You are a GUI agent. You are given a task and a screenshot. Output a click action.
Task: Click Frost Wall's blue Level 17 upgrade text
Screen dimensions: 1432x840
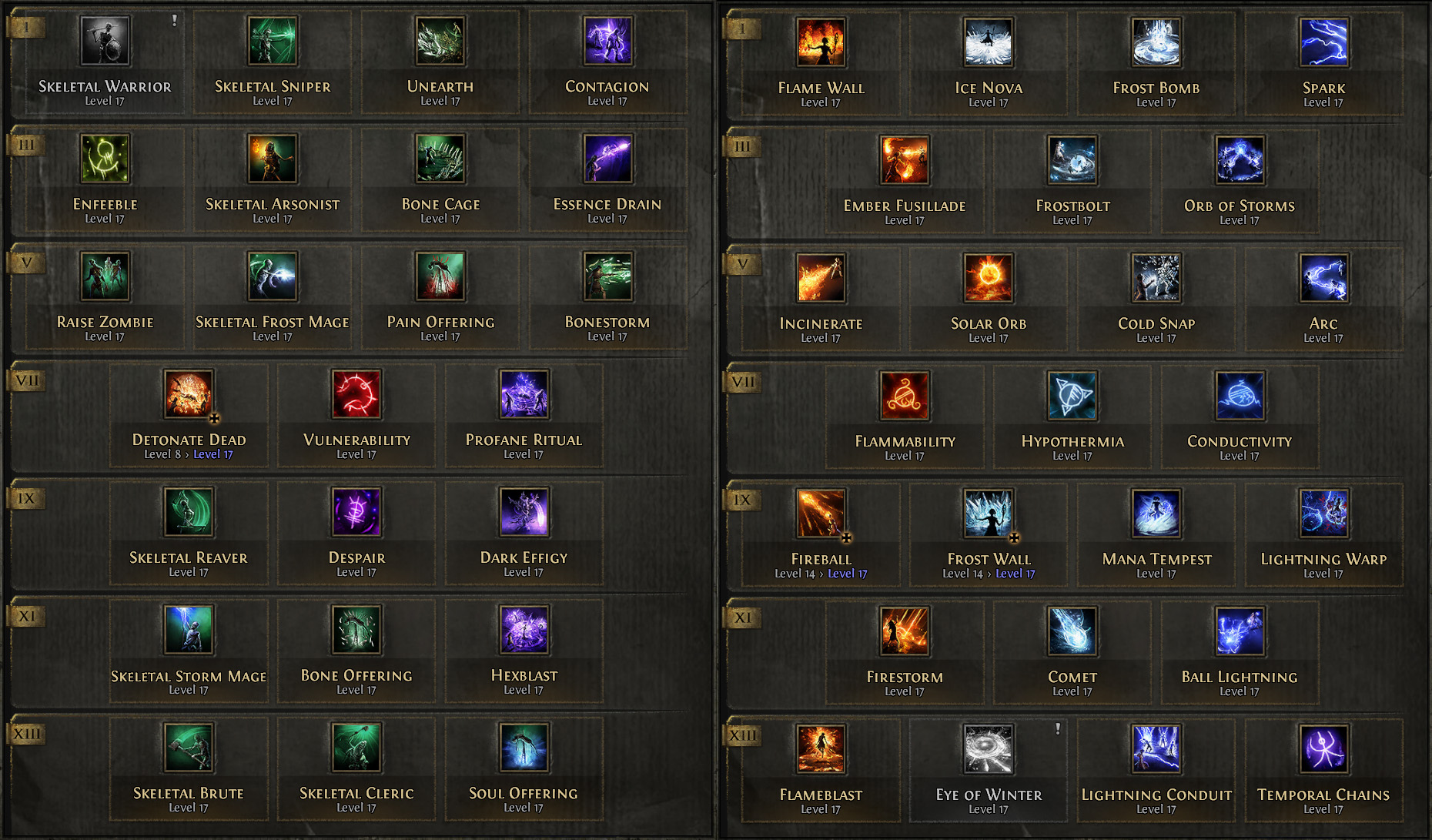pos(1015,573)
